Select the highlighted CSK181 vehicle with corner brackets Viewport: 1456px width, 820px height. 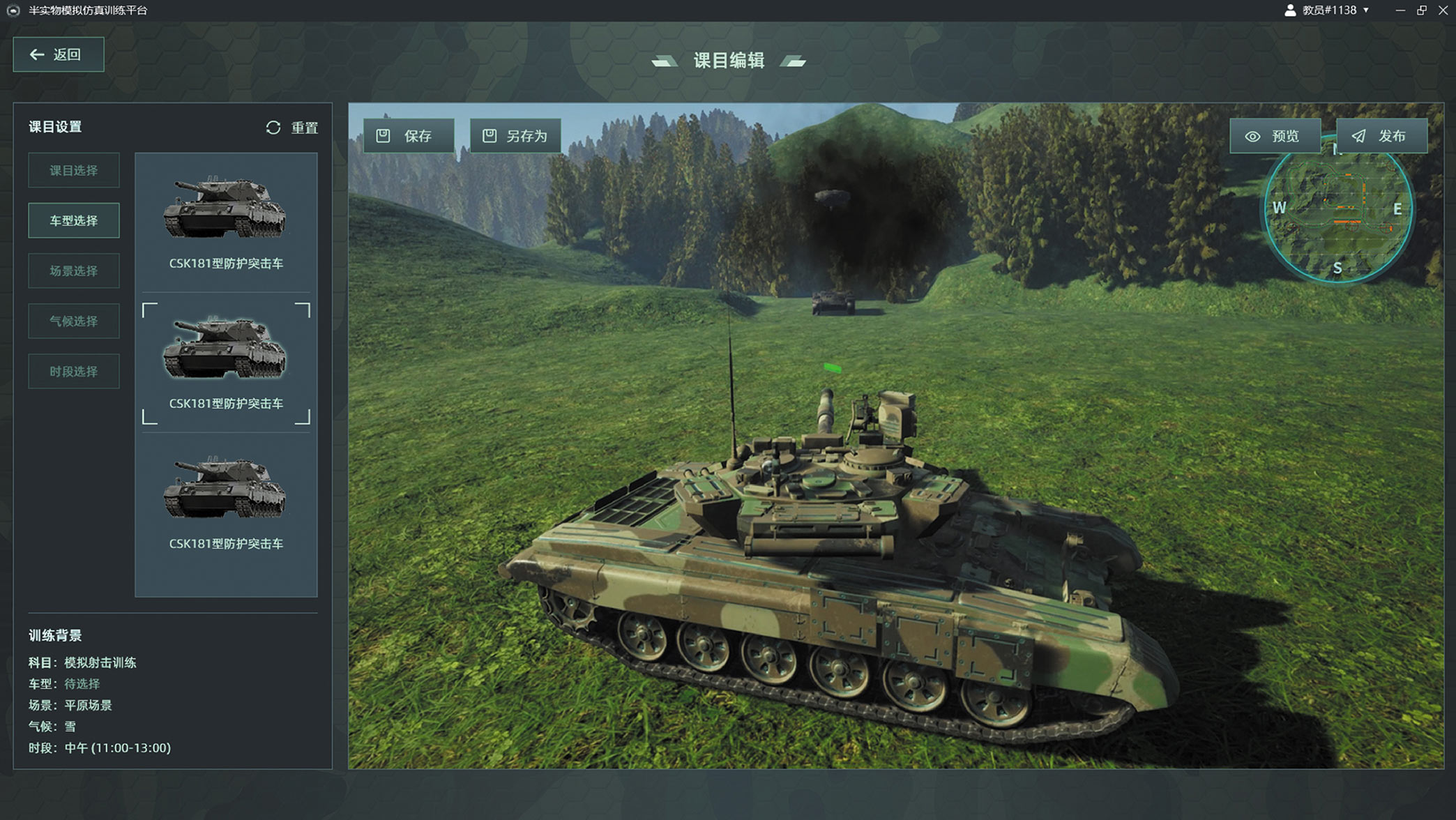[x=226, y=363]
